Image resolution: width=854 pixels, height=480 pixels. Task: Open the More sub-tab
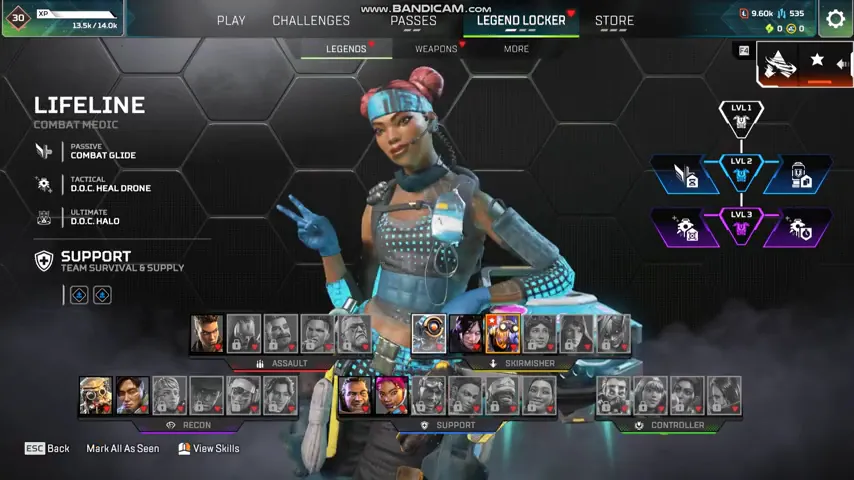click(516, 48)
